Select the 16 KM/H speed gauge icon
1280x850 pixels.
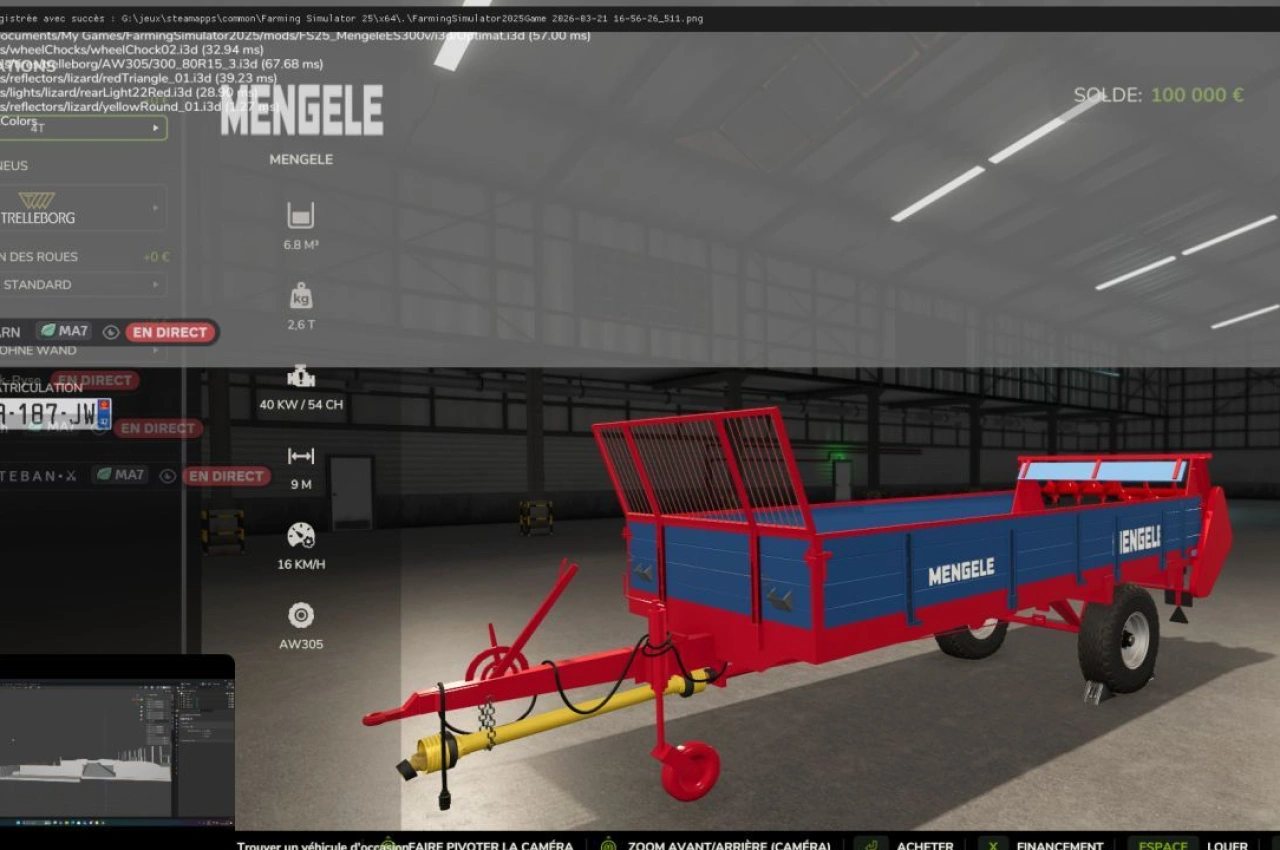[300, 536]
